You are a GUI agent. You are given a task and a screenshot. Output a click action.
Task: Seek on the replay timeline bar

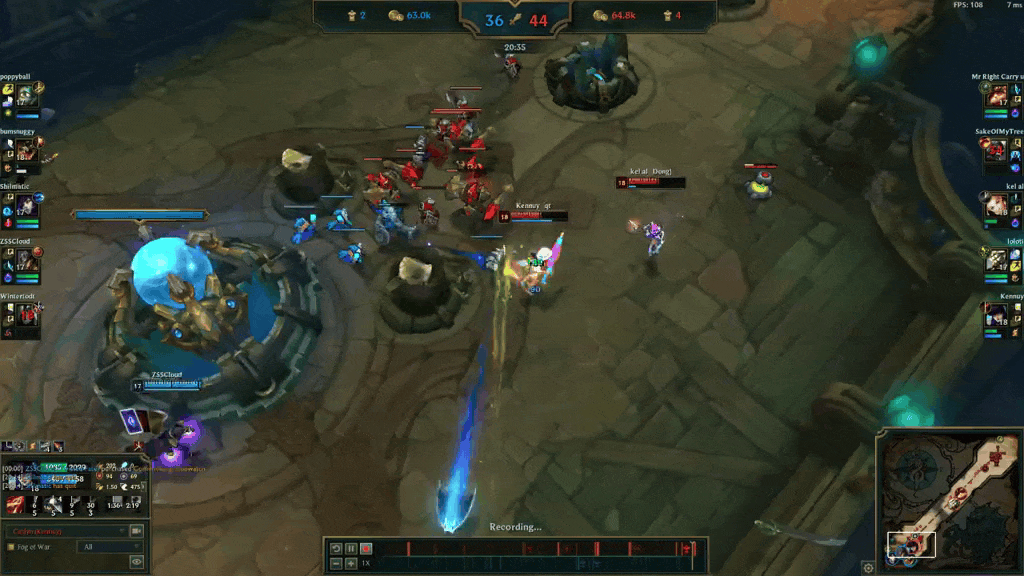click(x=540, y=548)
